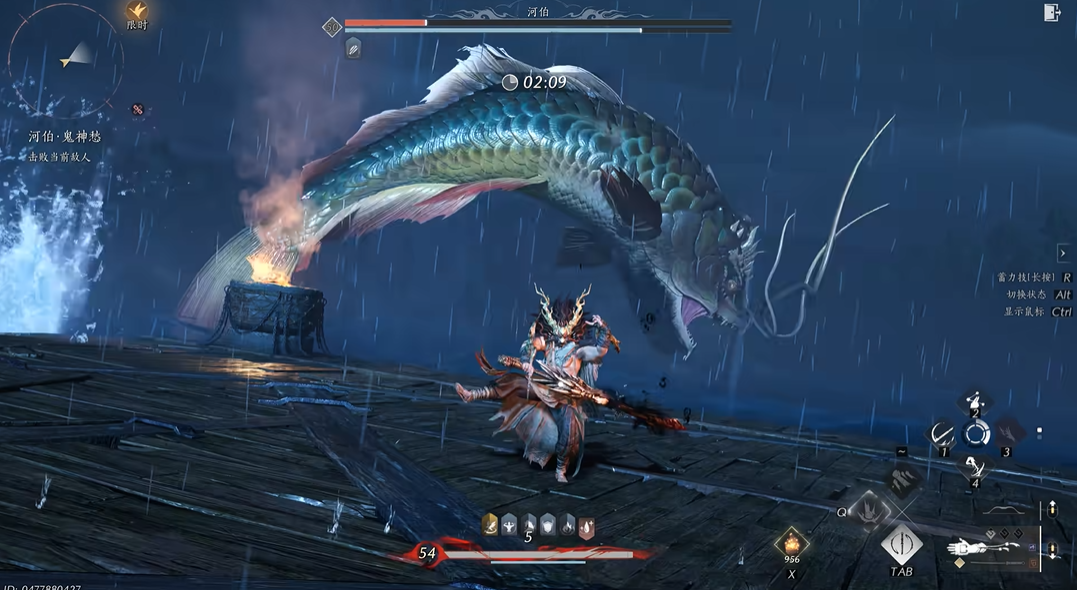The image size is (1077, 590).
Task: Click the small red knot icon beside minimap
Action: [x=138, y=109]
